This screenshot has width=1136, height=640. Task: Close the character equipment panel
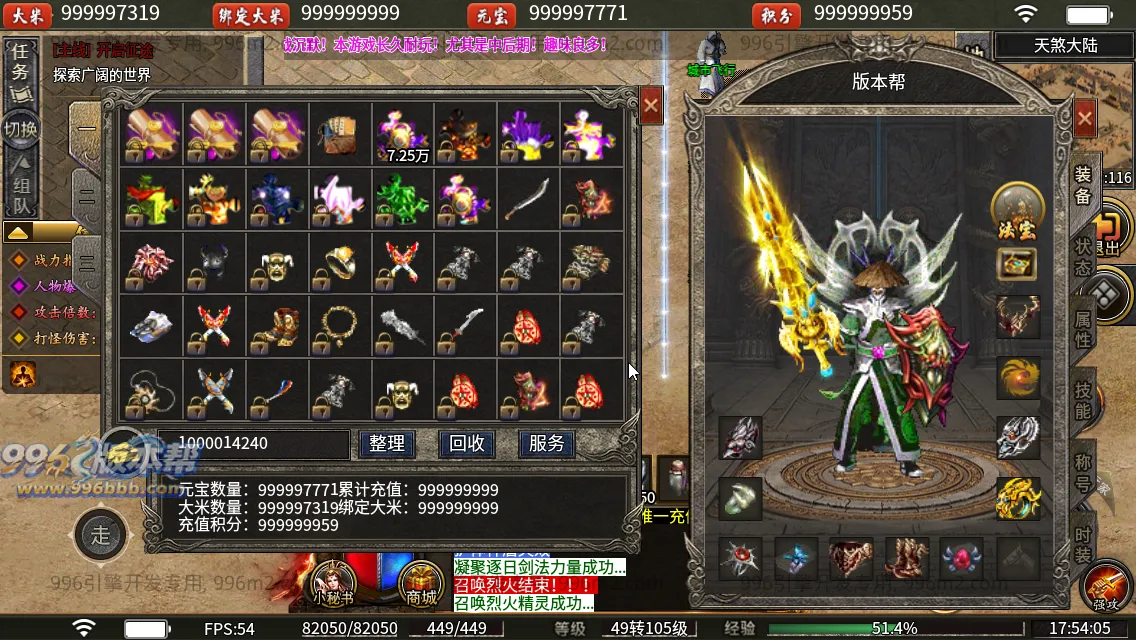tap(1084, 119)
